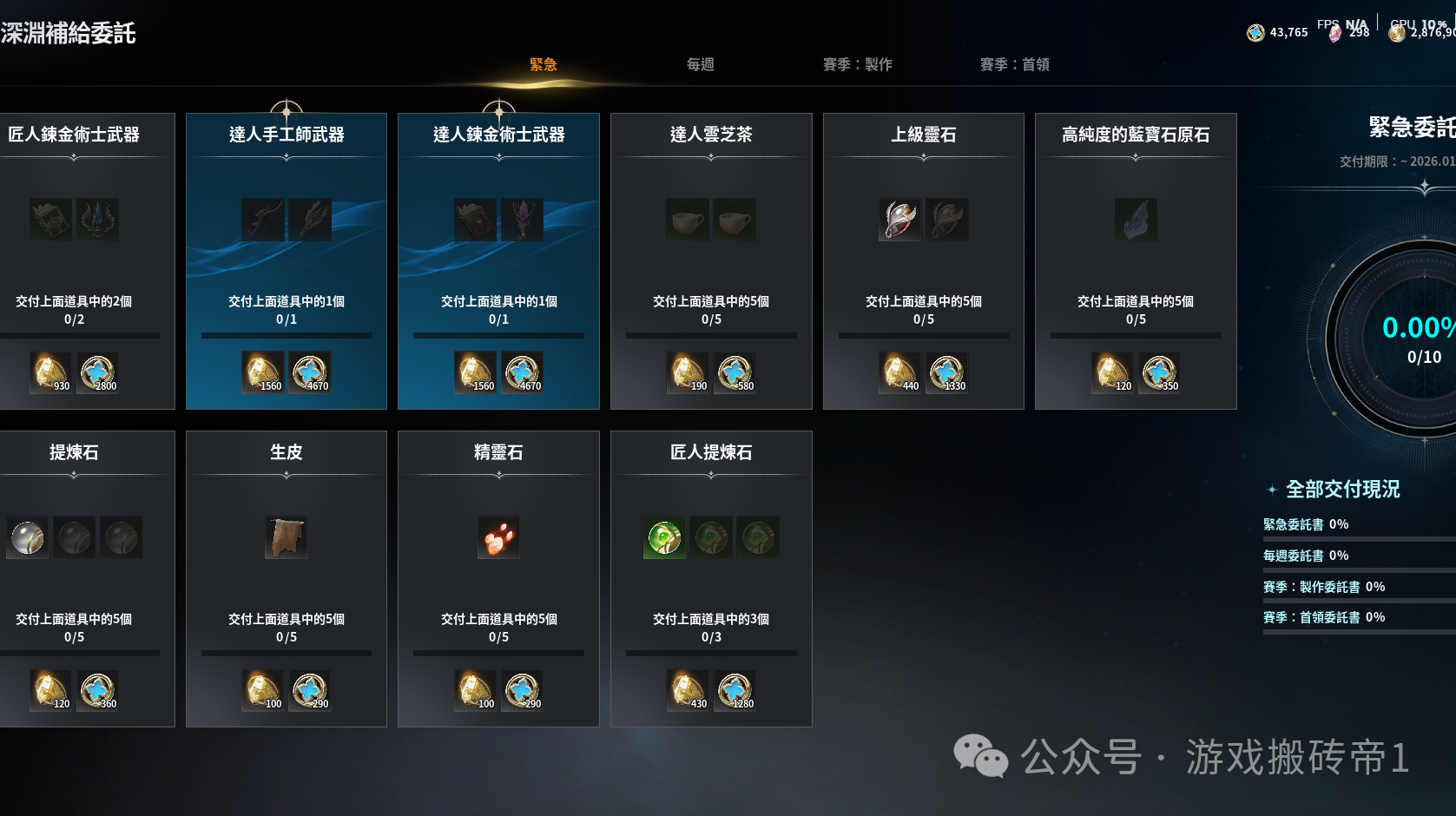Switch to the 緊急 tab
1456x816 pixels.
click(x=544, y=65)
